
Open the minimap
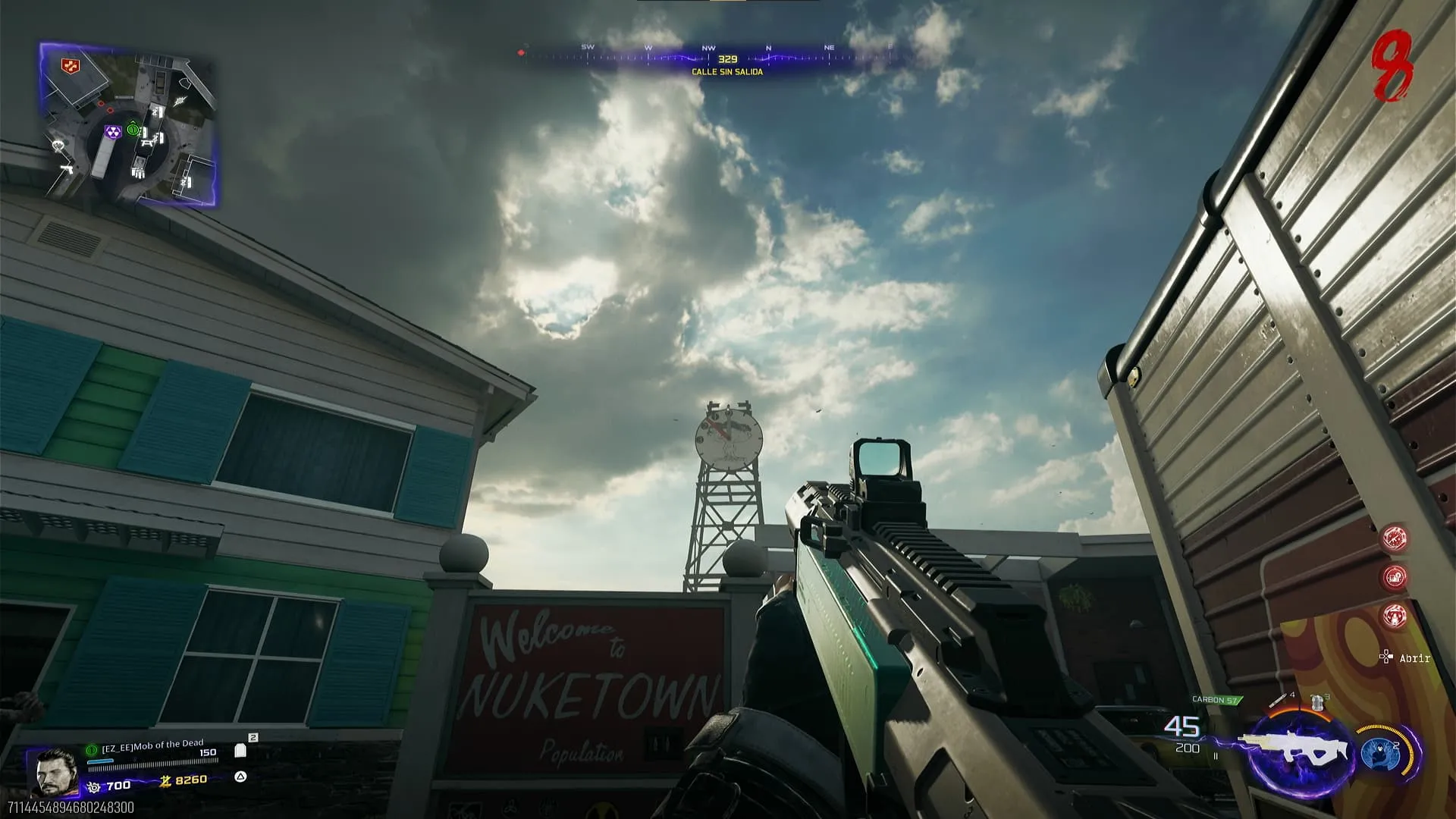pos(127,125)
